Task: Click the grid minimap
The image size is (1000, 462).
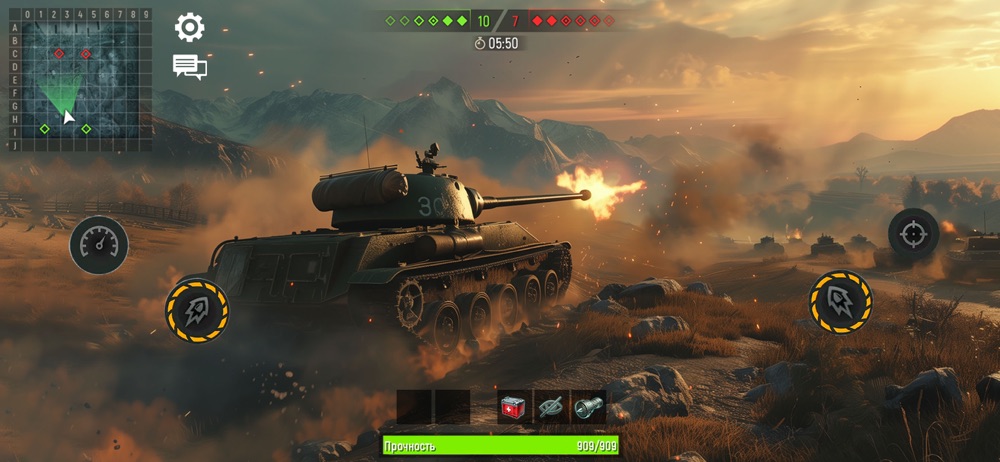Action: click(x=78, y=80)
